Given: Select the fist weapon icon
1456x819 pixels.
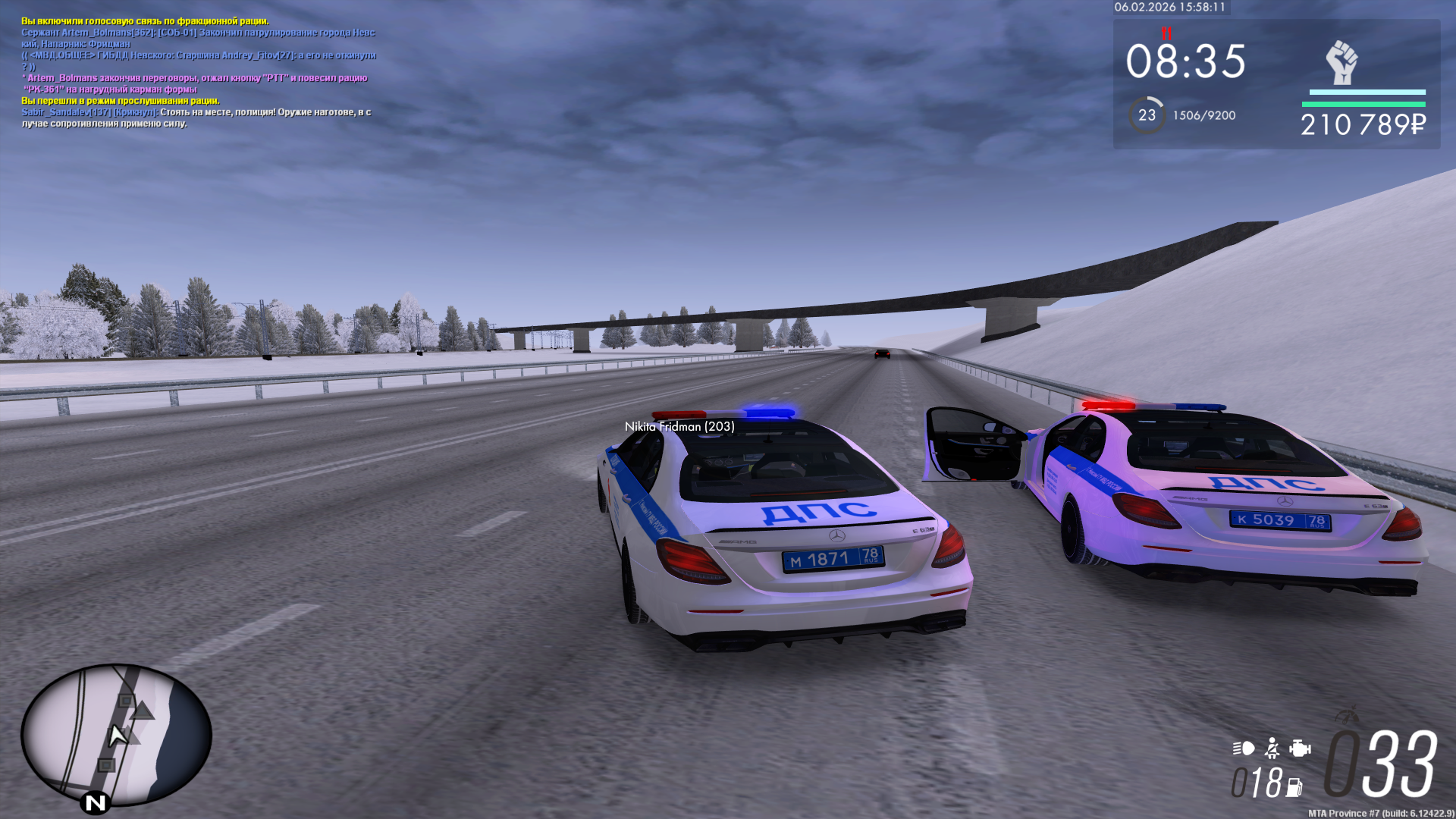Looking at the screenshot, I should pos(1341,63).
